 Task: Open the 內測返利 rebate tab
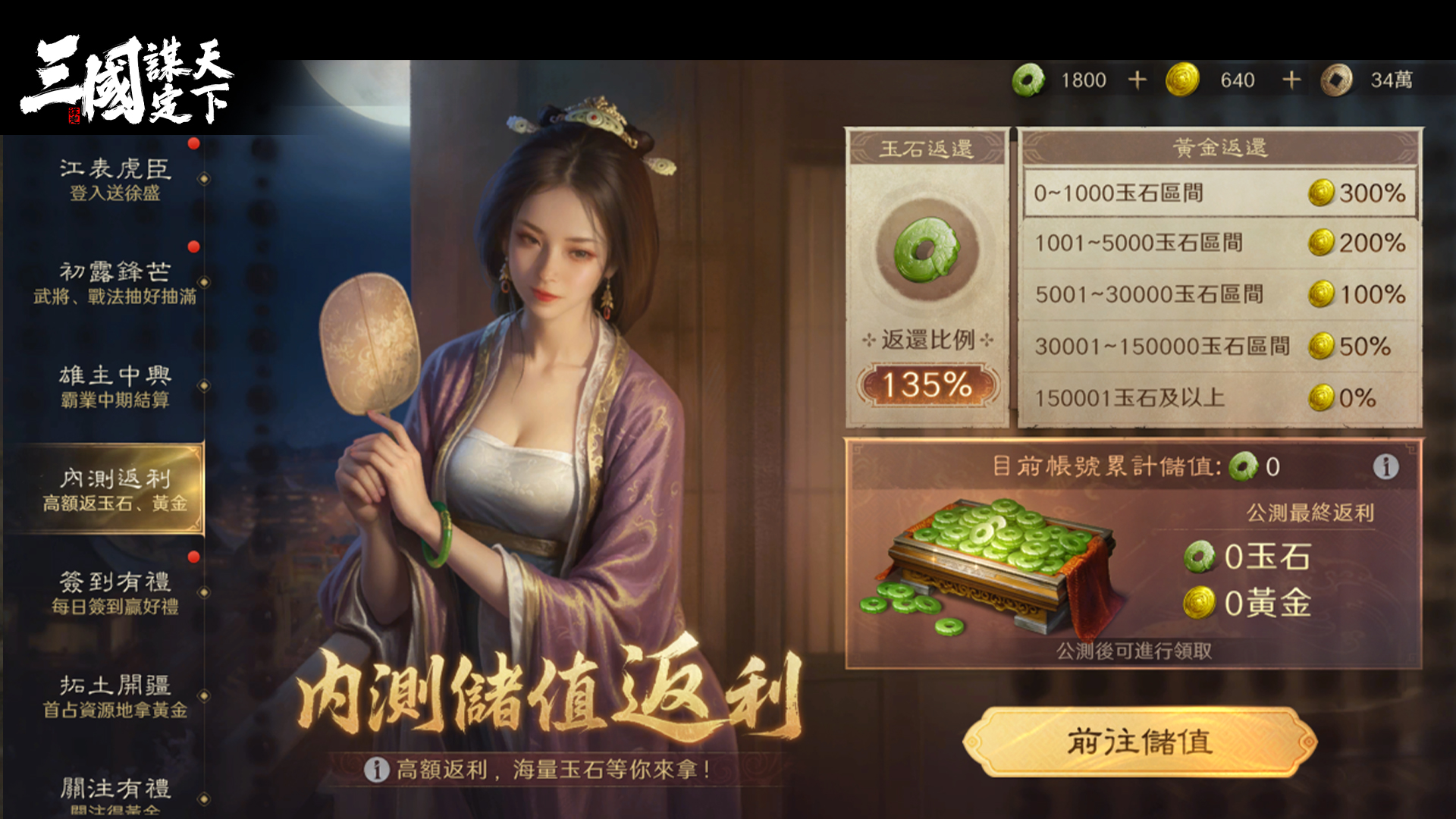point(114,489)
